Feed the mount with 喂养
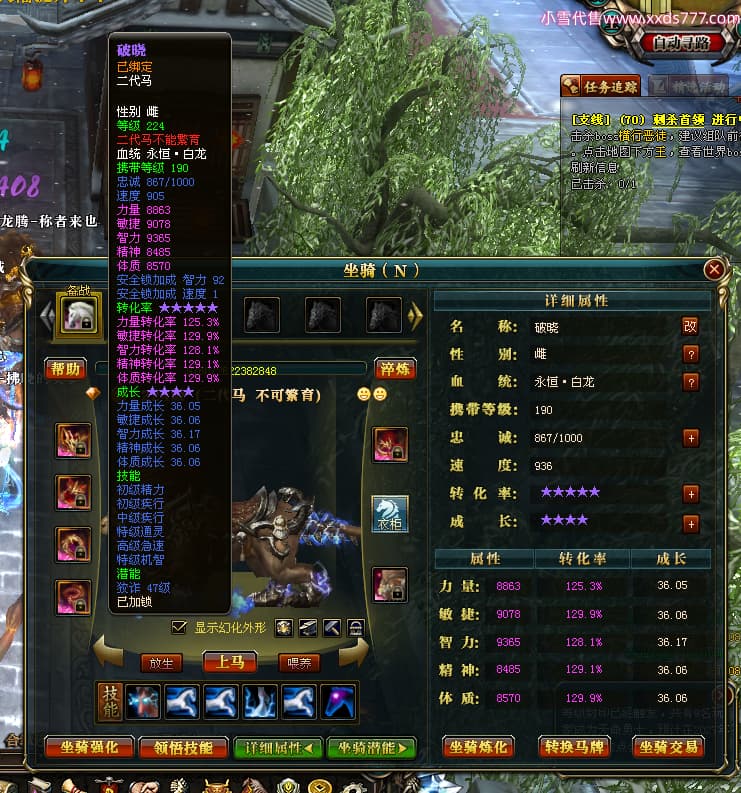741x793 pixels. [298, 661]
